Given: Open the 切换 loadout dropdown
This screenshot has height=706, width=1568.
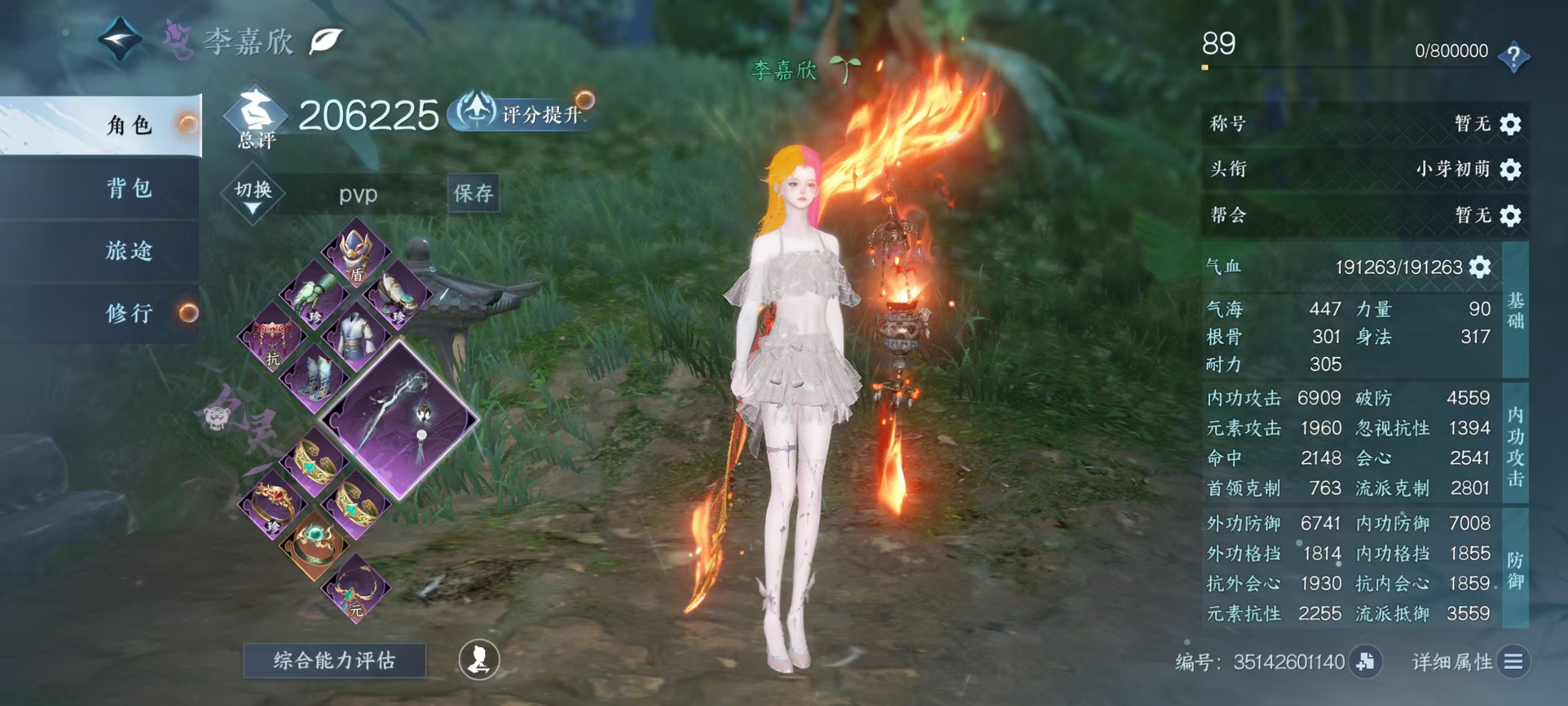Looking at the screenshot, I should tap(253, 195).
